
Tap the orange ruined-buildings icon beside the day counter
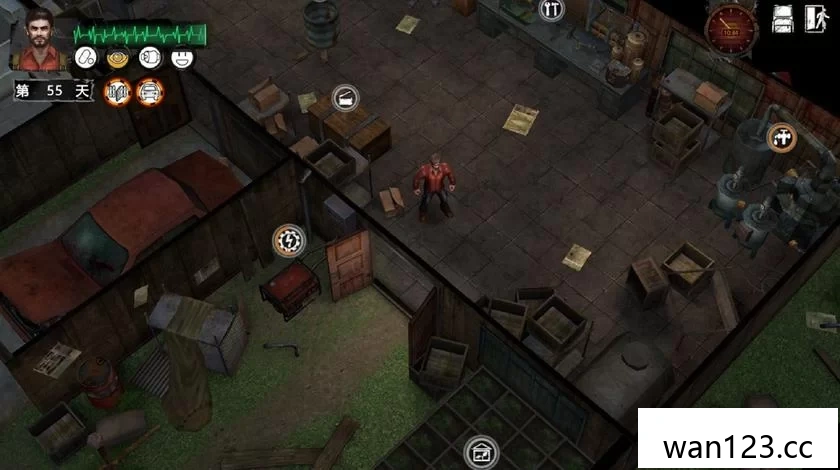tap(116, 91)
